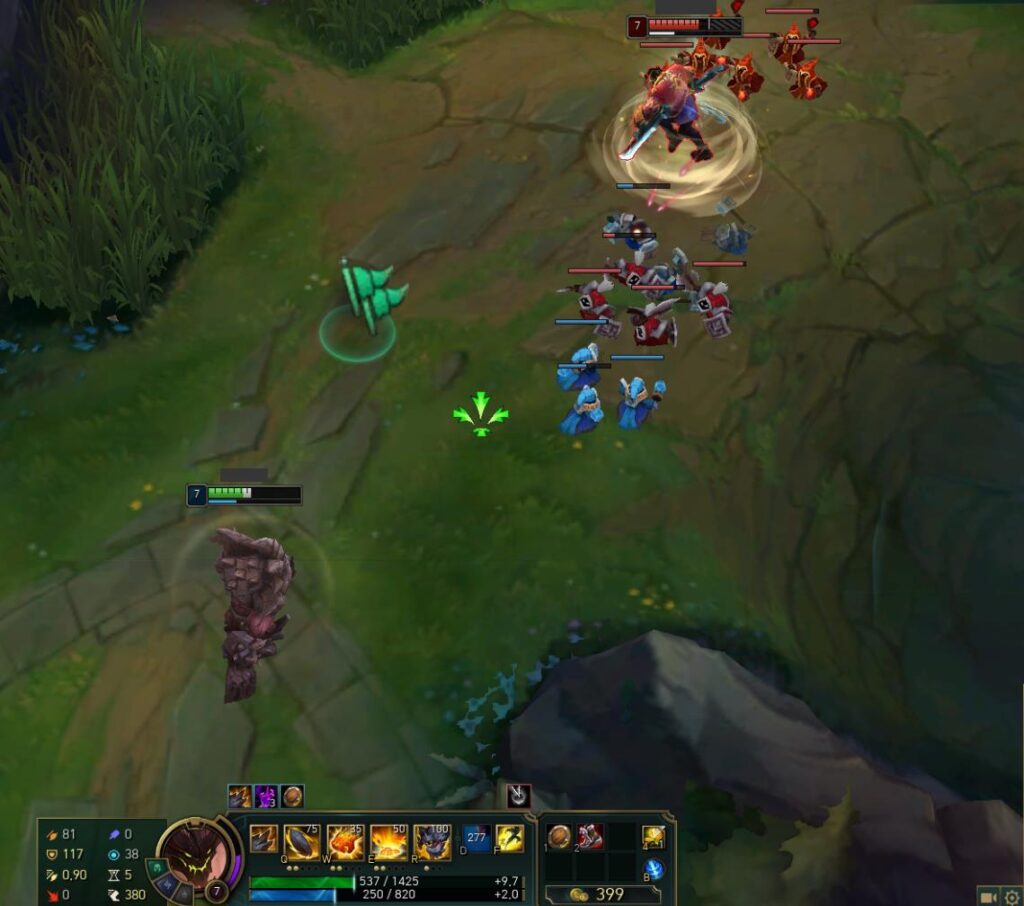Select the summoner spell on D
The image size is (1024, 906).
pos(477,838)
